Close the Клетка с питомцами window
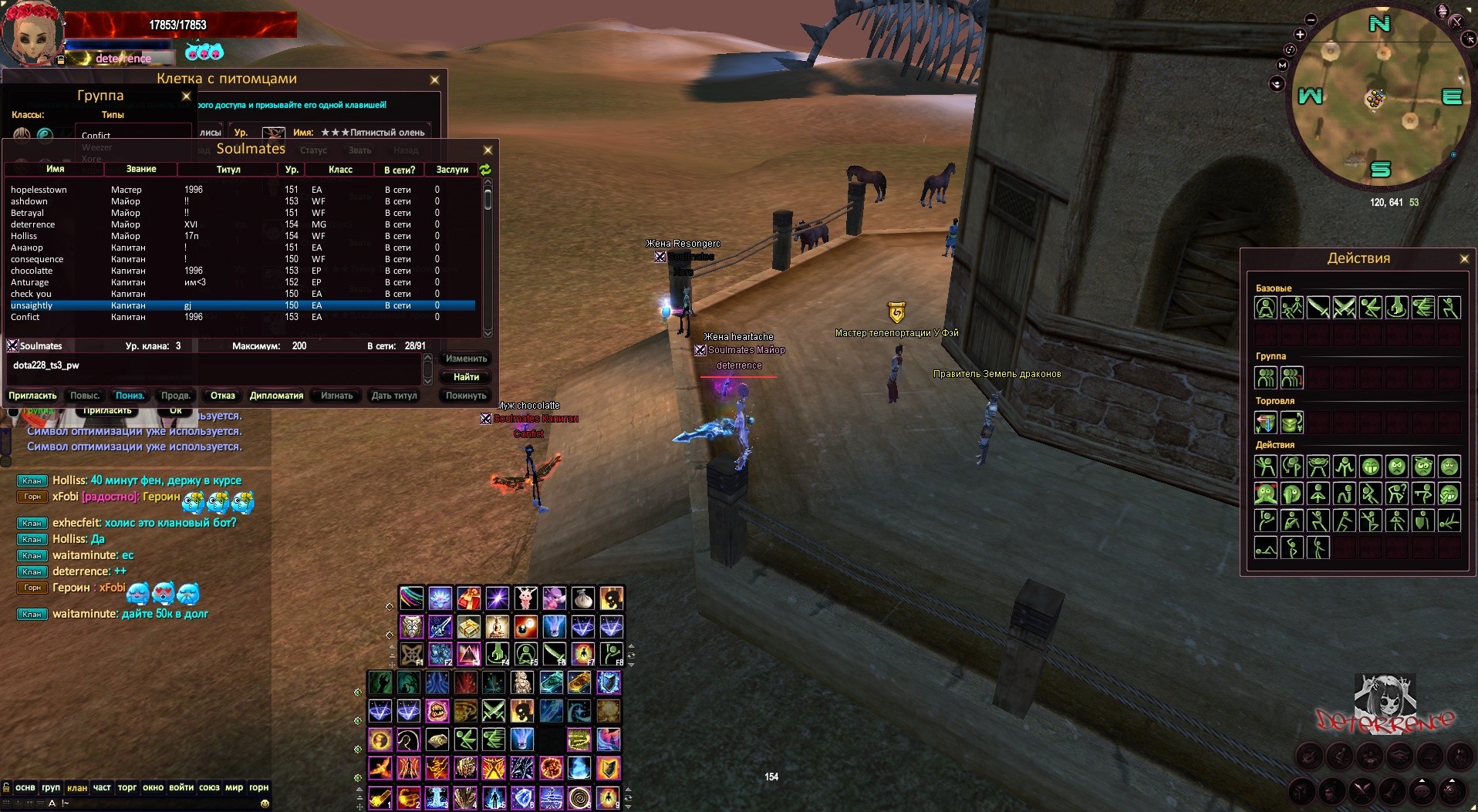This screenshot has width=1478, height=812. click(434, 79)
